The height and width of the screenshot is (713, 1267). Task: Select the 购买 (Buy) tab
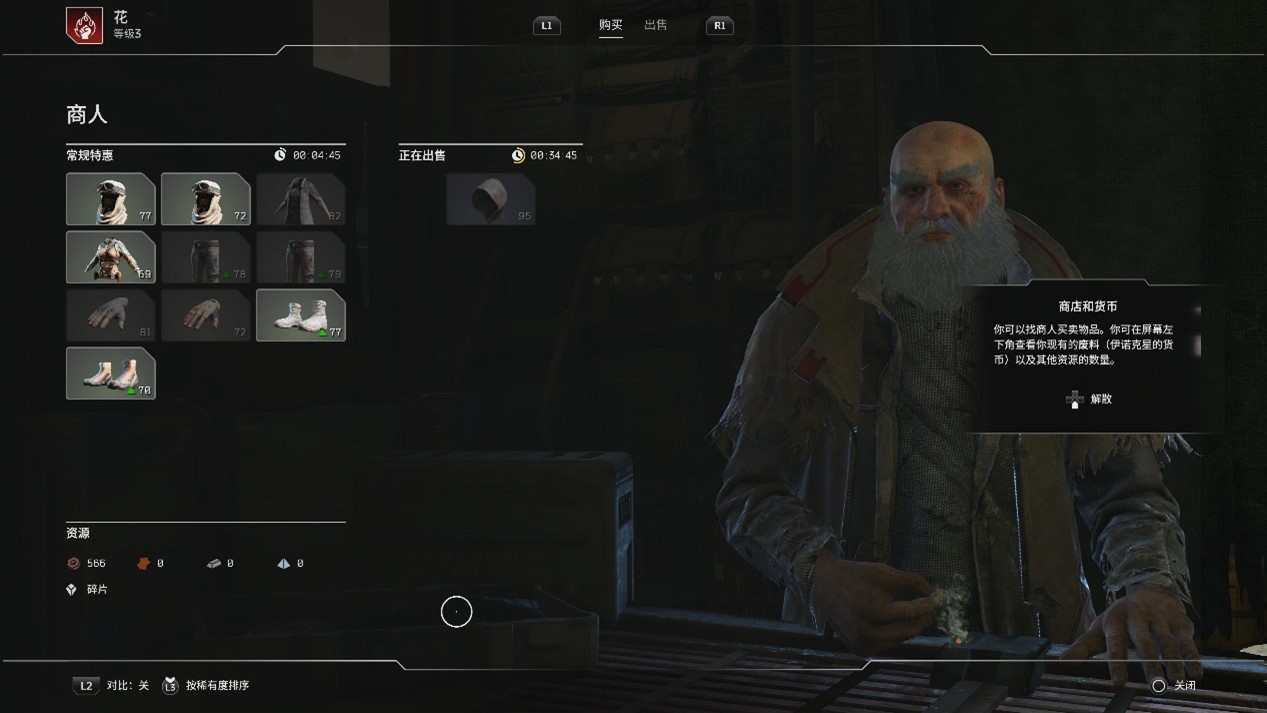coord(610,25)
